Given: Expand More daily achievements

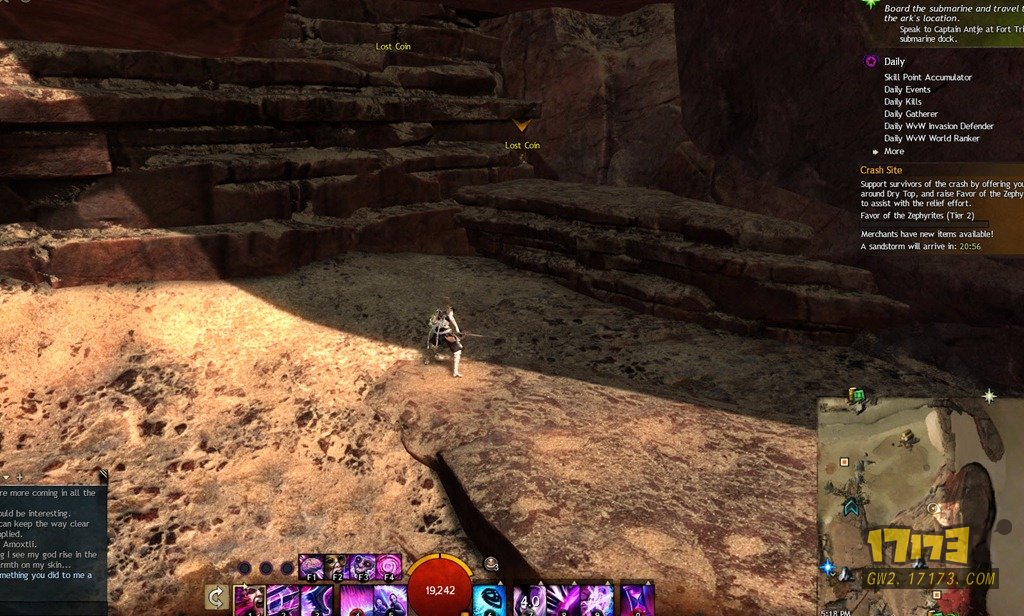Looking at the screenshot, I should [893, 151].
